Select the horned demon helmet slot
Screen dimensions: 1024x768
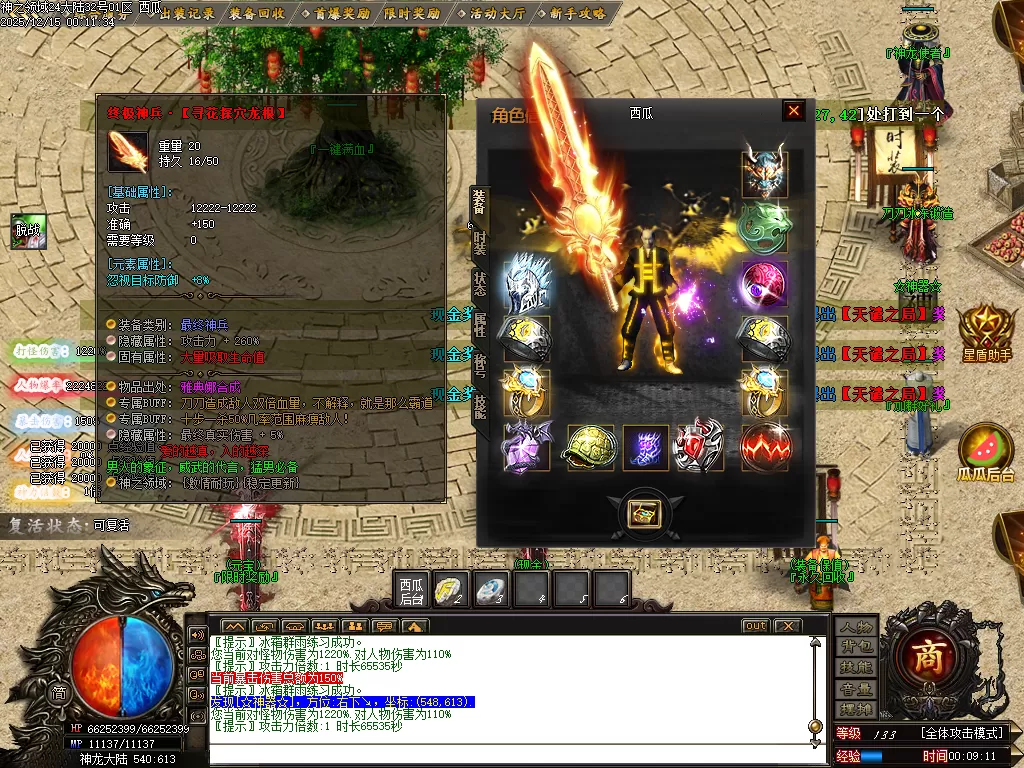pyautogui.click(x=764, y=174)
